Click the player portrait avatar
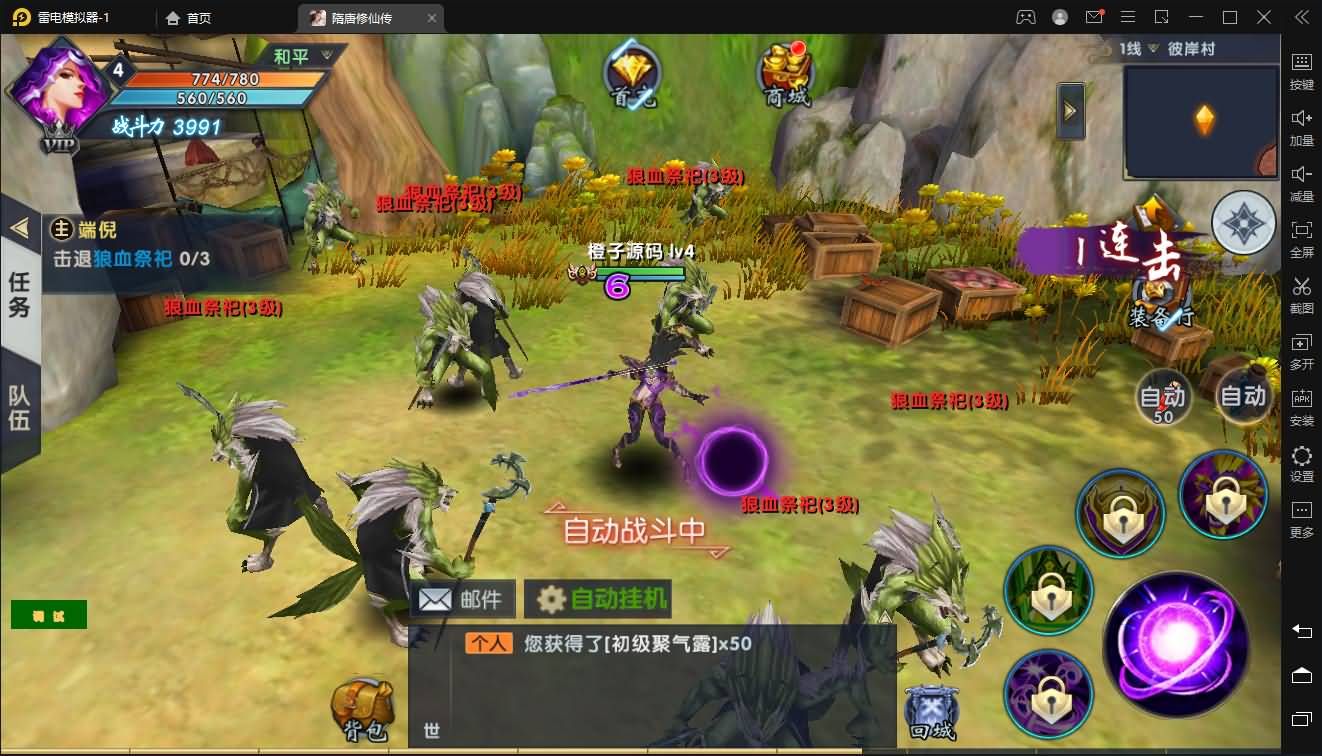Image resolution: width=1322 pixels, height=756 pixels. (x=58, y=88)
